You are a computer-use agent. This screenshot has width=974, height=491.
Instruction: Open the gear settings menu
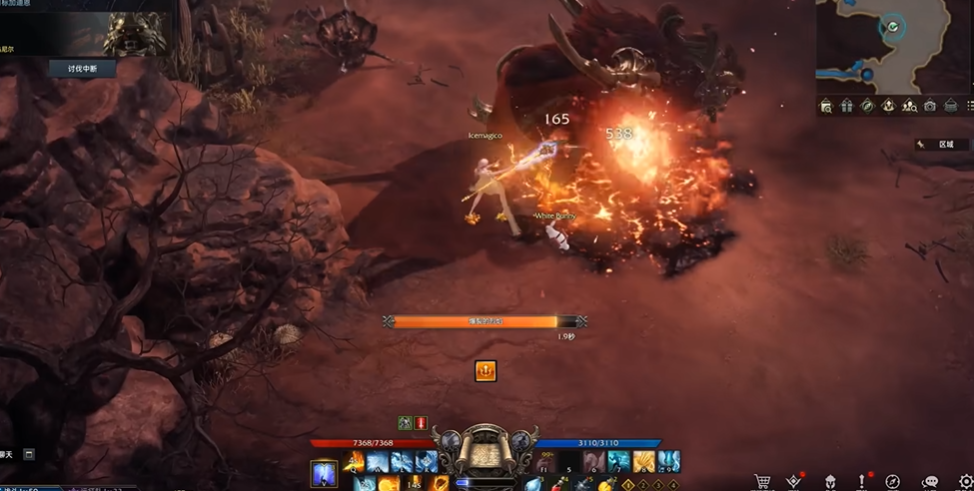coord(964,482)
